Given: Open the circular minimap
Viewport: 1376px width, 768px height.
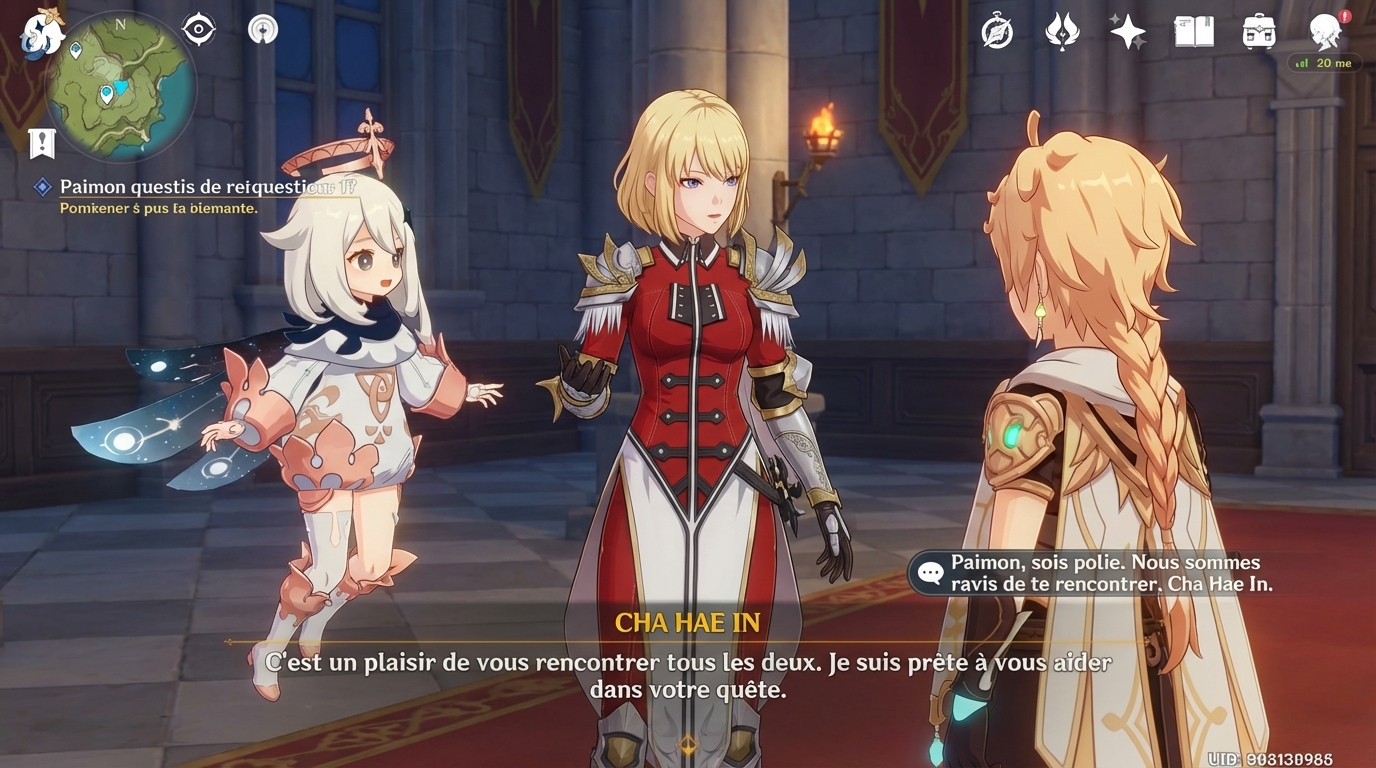Looking at the screenshot, I should coord(120,87).
